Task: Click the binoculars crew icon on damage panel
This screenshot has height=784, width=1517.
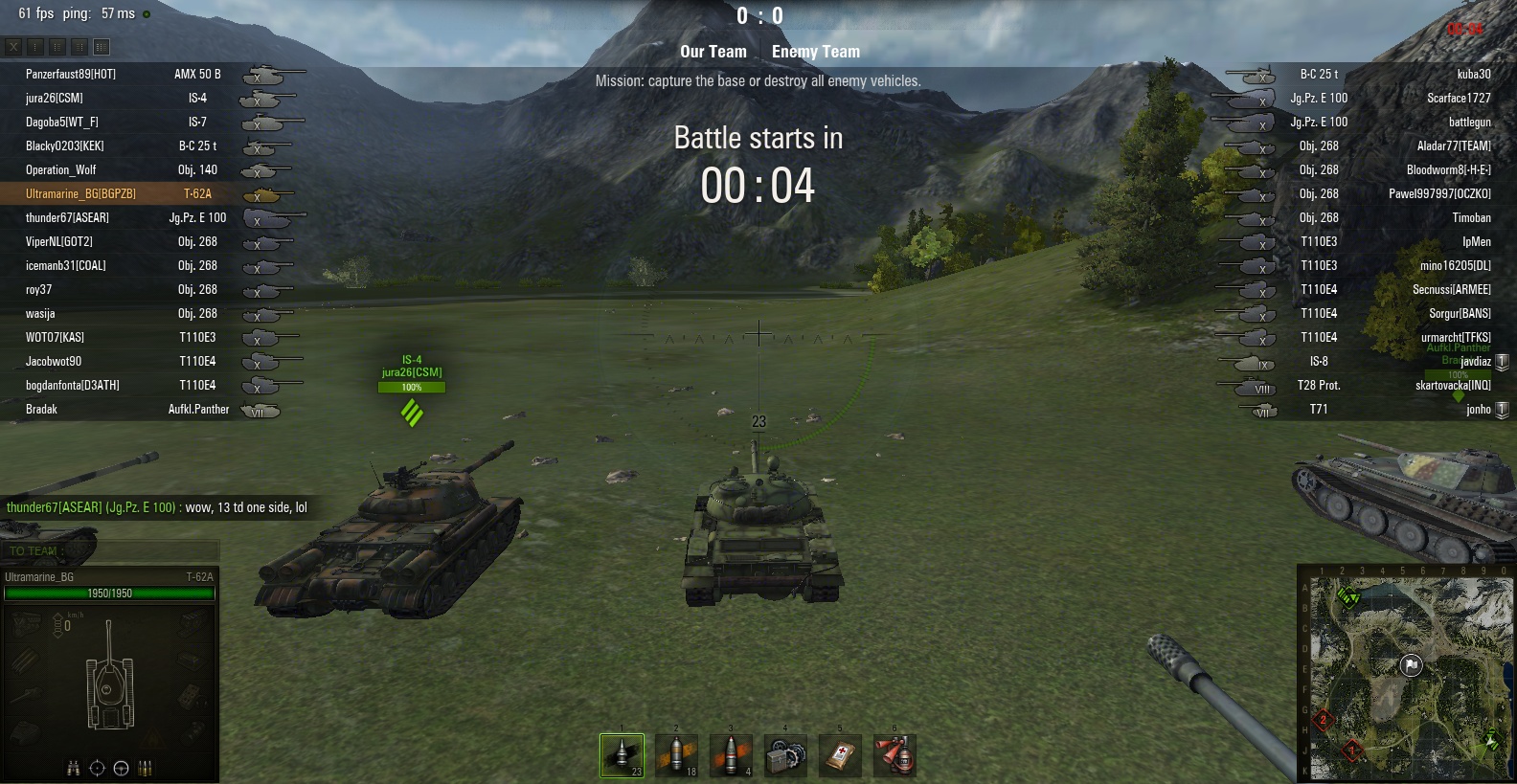Action: coord(73,768)
